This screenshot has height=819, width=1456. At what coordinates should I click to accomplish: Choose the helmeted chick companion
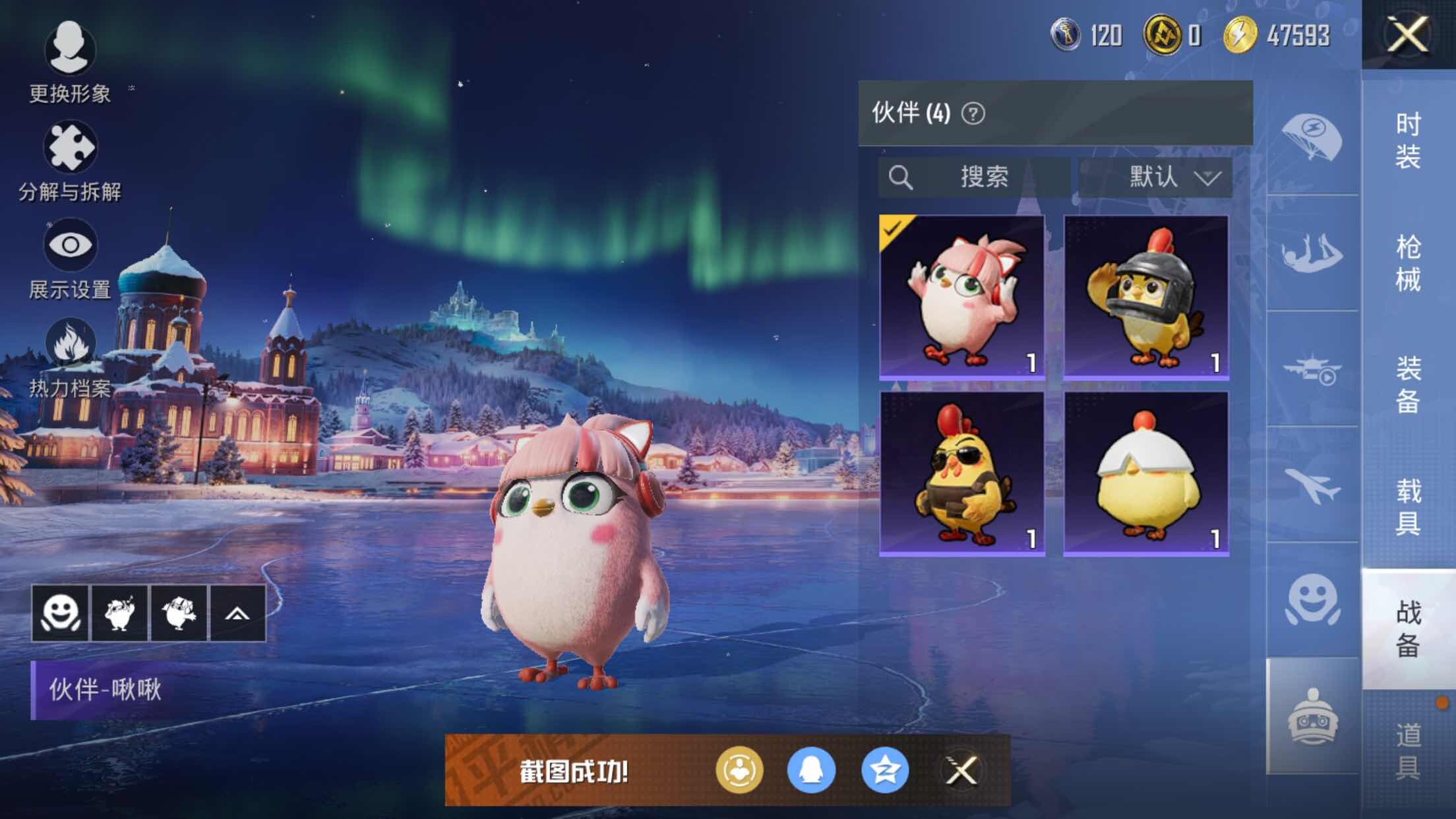coord(1145,297)
